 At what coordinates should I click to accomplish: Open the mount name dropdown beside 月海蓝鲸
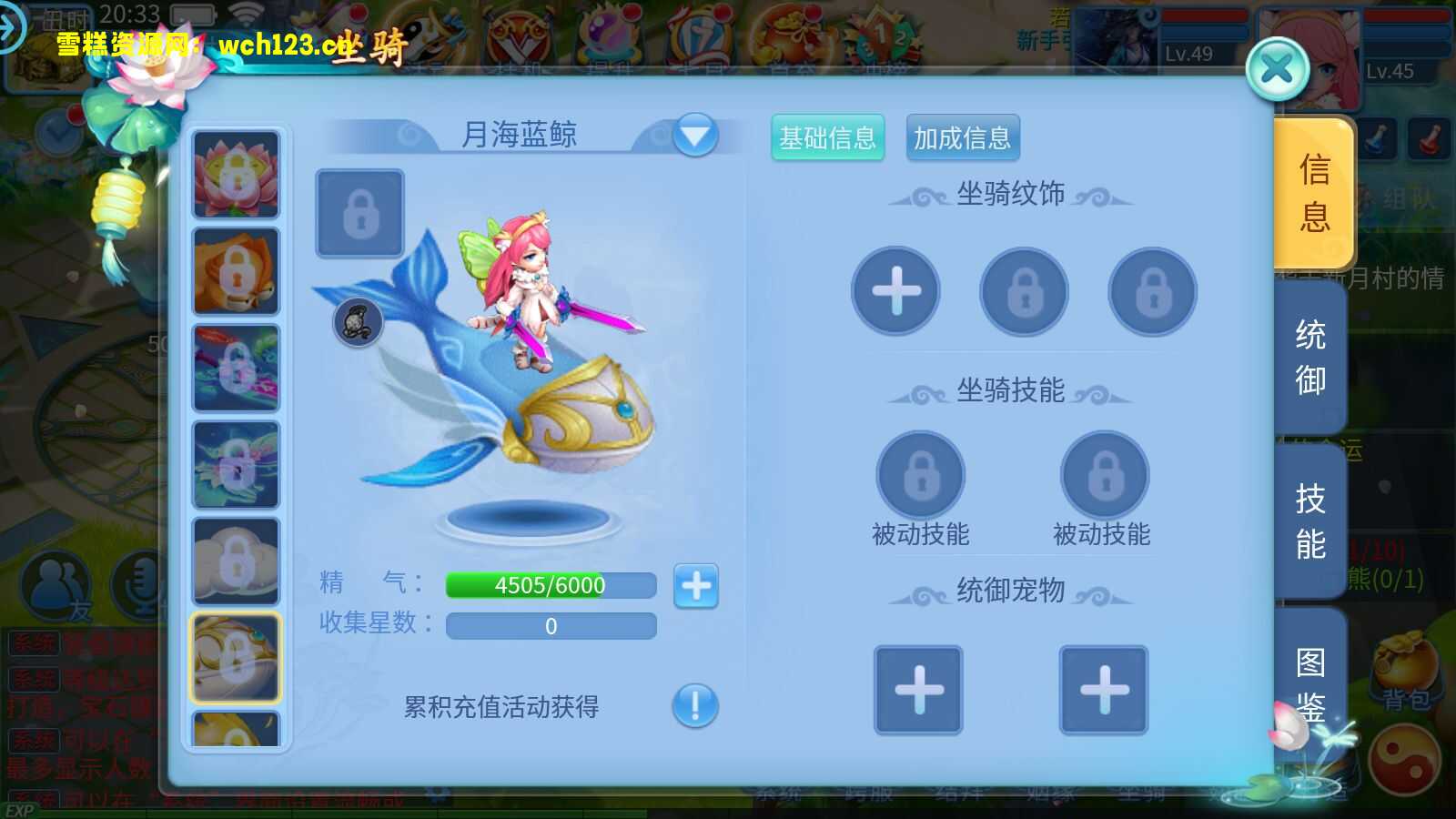coord(694,135)
